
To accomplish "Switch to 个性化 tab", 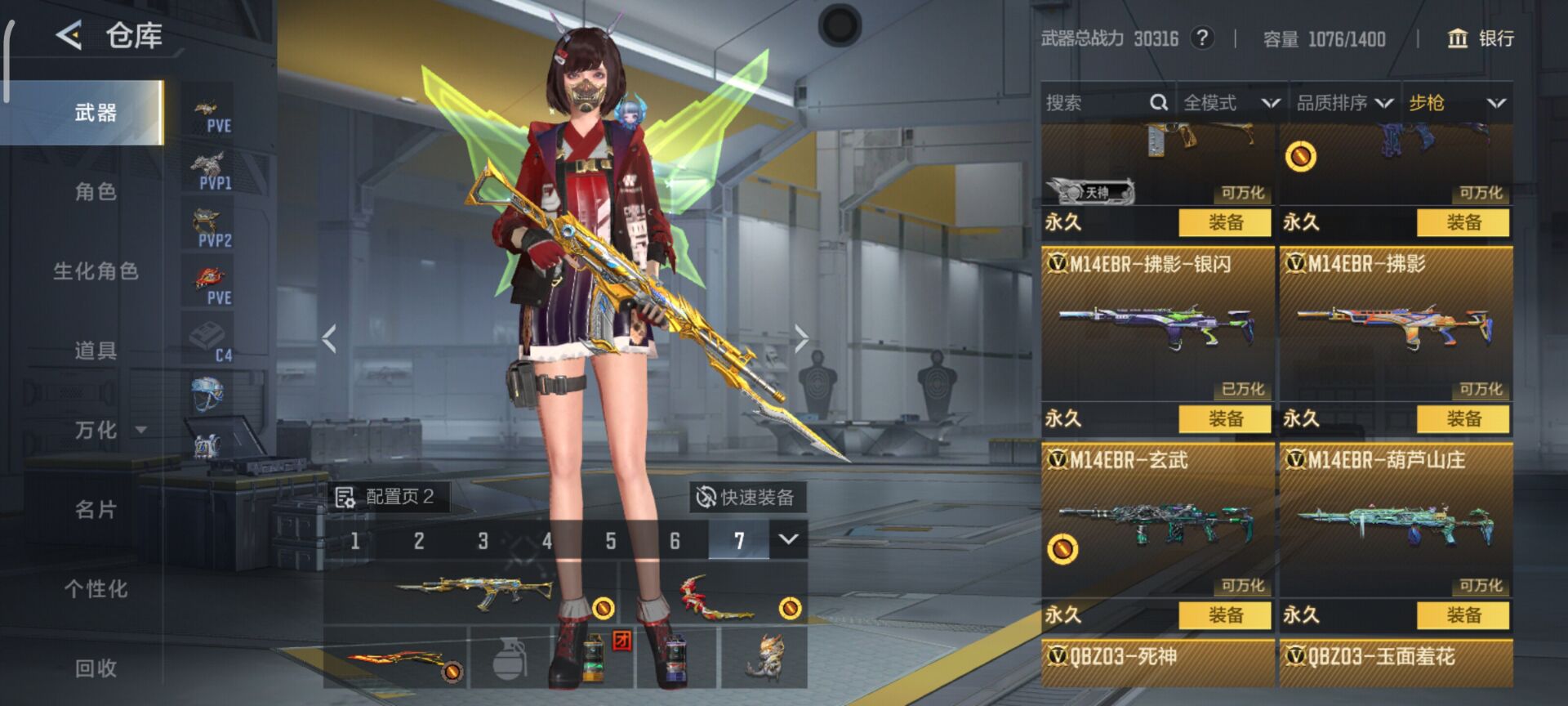I will tap(96, 589).
